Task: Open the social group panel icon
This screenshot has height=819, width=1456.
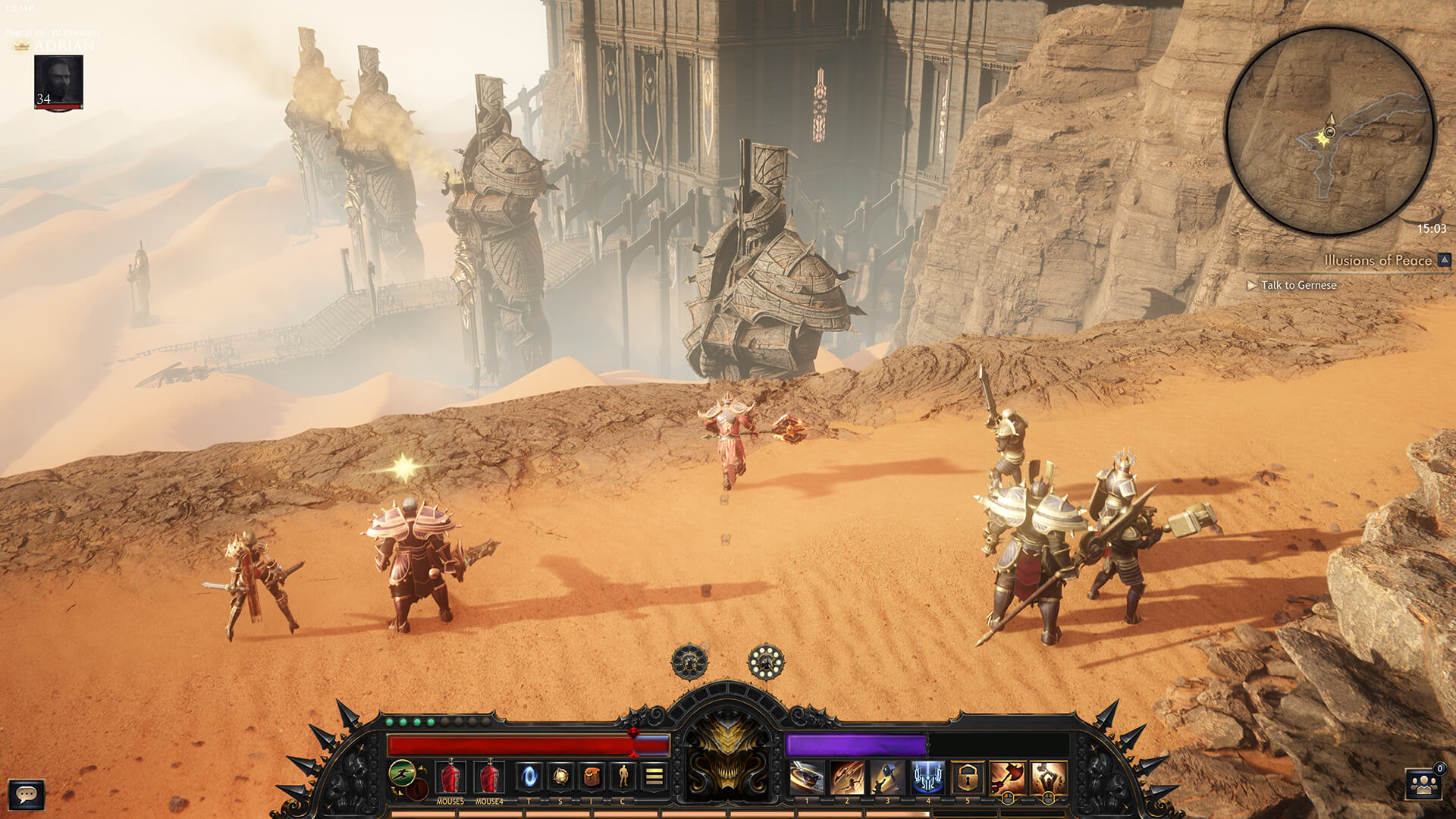Action: [1424, 785]
